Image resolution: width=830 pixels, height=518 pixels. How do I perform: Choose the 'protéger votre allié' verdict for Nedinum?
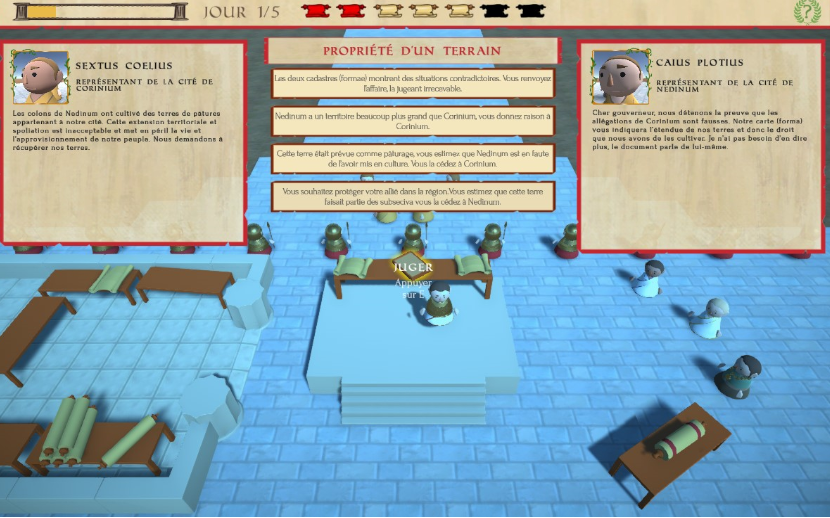(413, 196)
